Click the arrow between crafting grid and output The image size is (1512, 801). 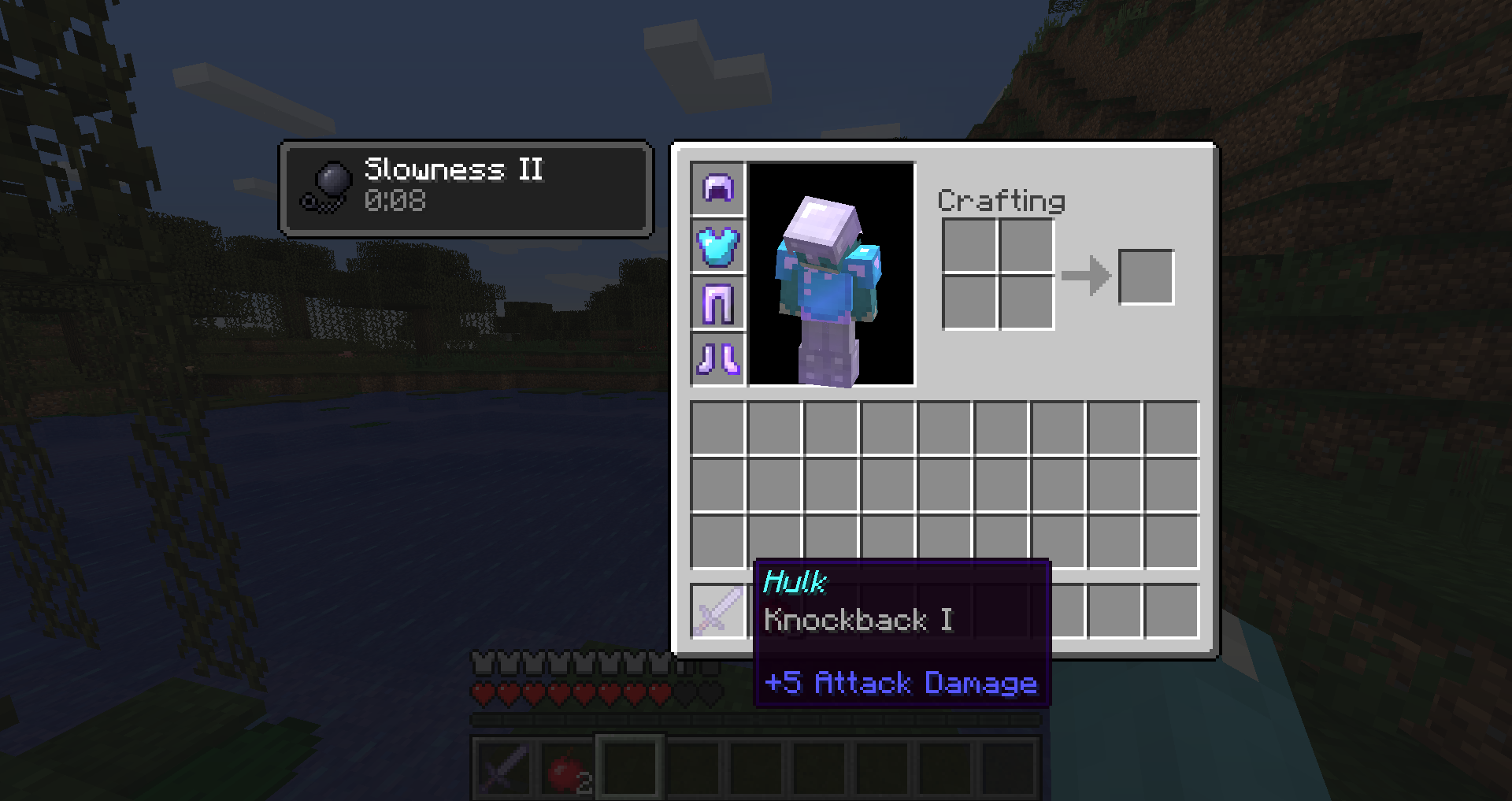coord(1087,276)
